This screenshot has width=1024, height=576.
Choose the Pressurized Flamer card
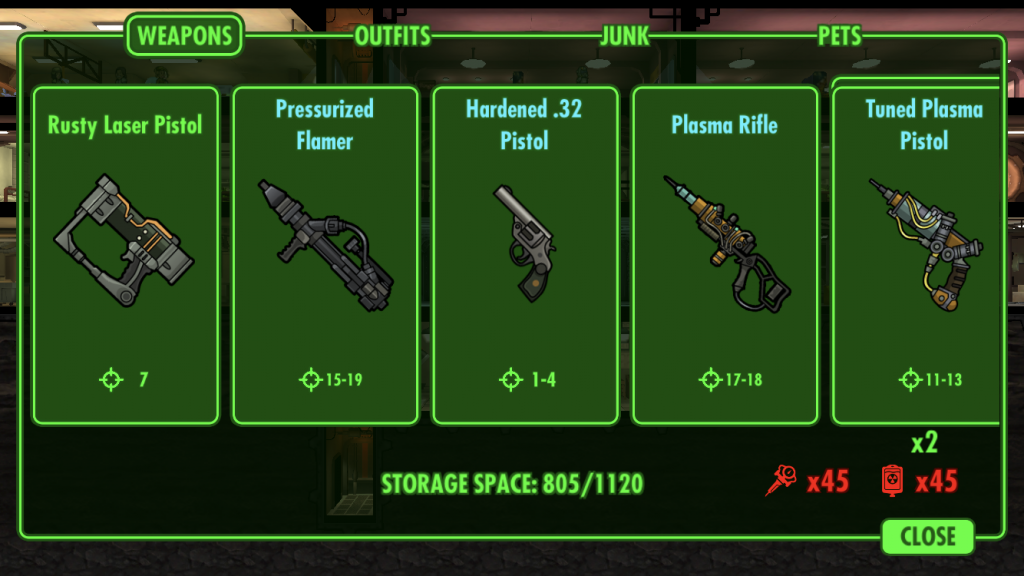tap(325, 255)
